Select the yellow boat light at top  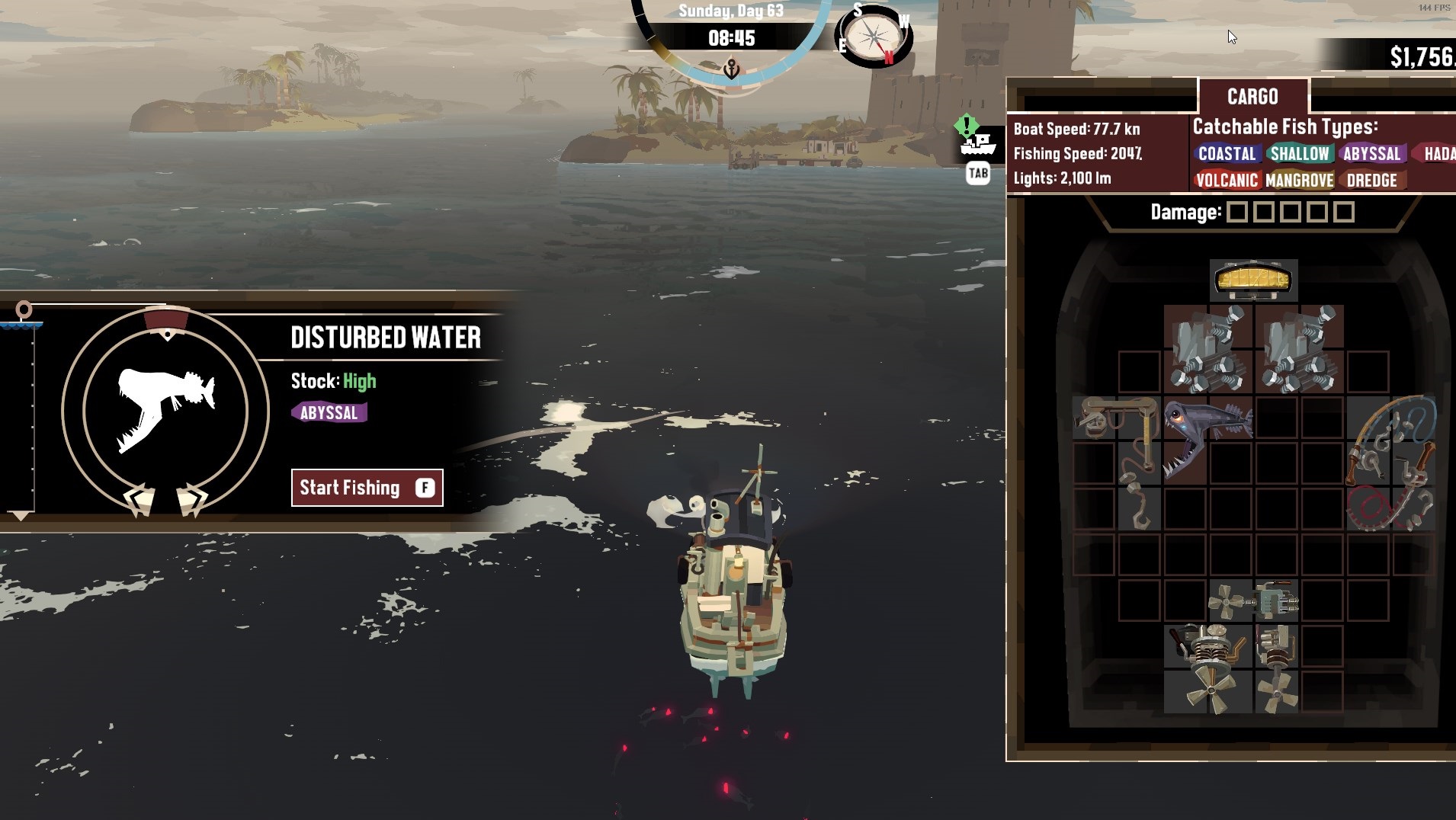(x=1253, y=280)
